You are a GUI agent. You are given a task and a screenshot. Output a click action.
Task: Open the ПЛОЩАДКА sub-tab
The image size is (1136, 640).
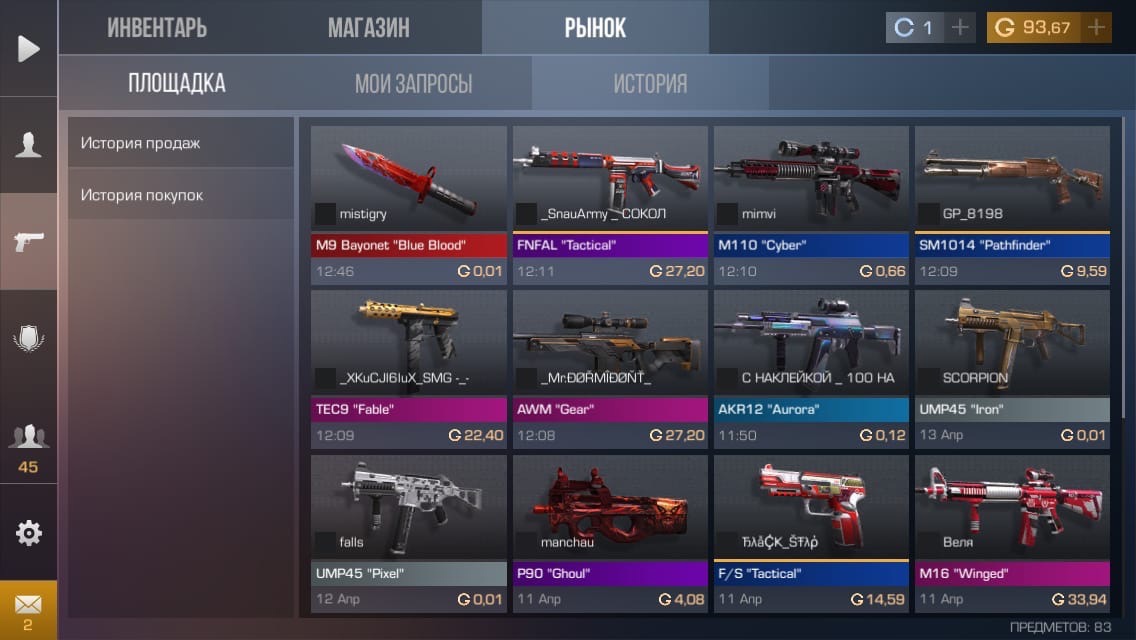176,83
